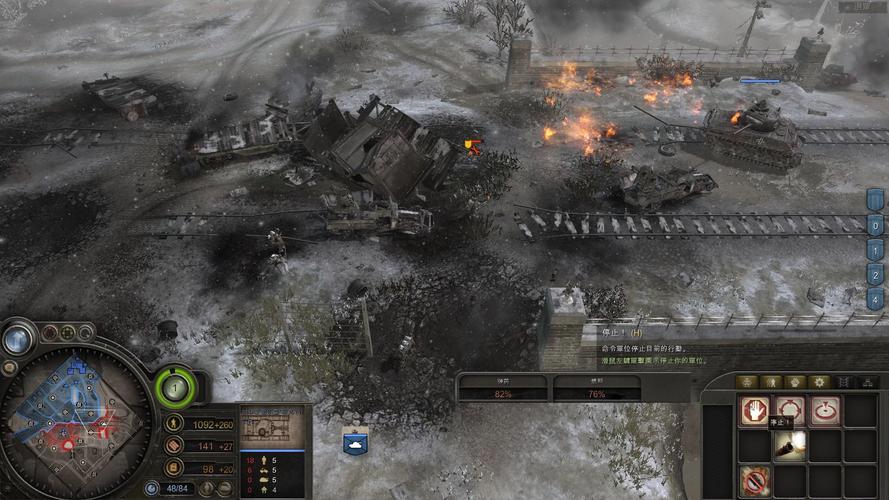Use the tank gun muzzle flash ability

click(x=789, y=446)
